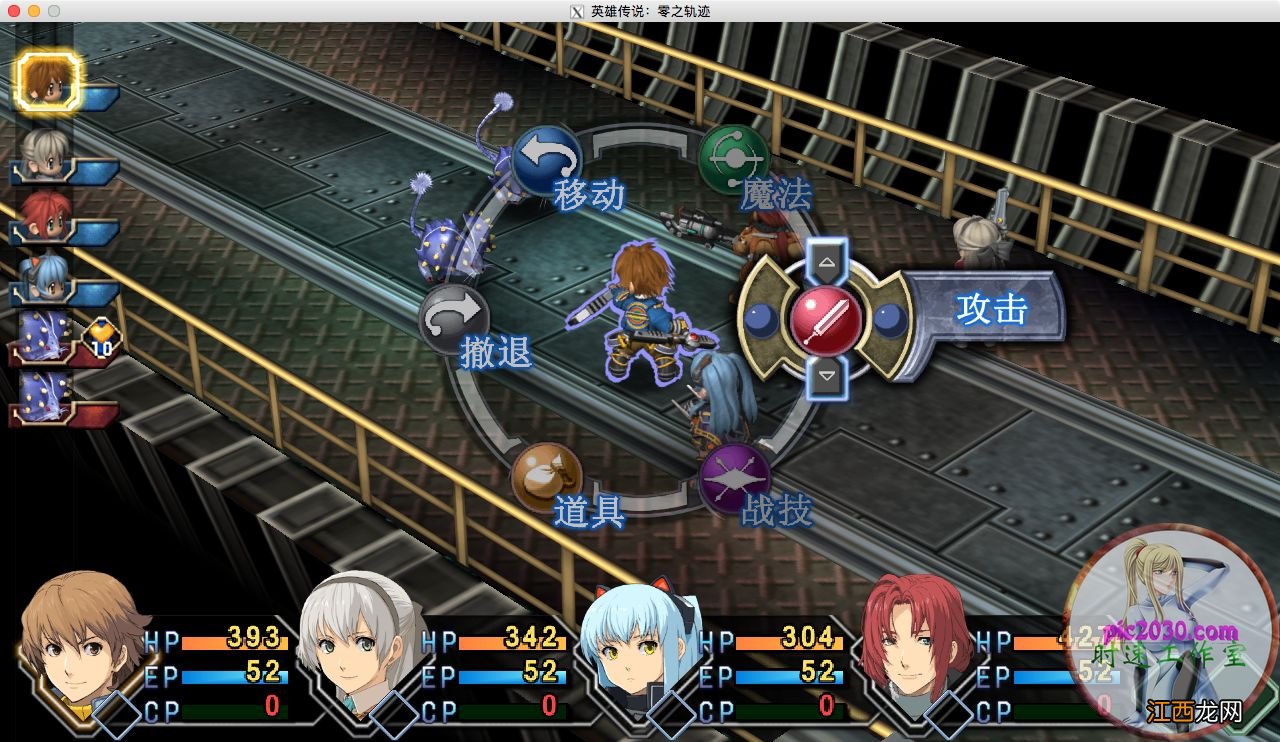Minimize the window with the yellow button

(x=33, y=11)
